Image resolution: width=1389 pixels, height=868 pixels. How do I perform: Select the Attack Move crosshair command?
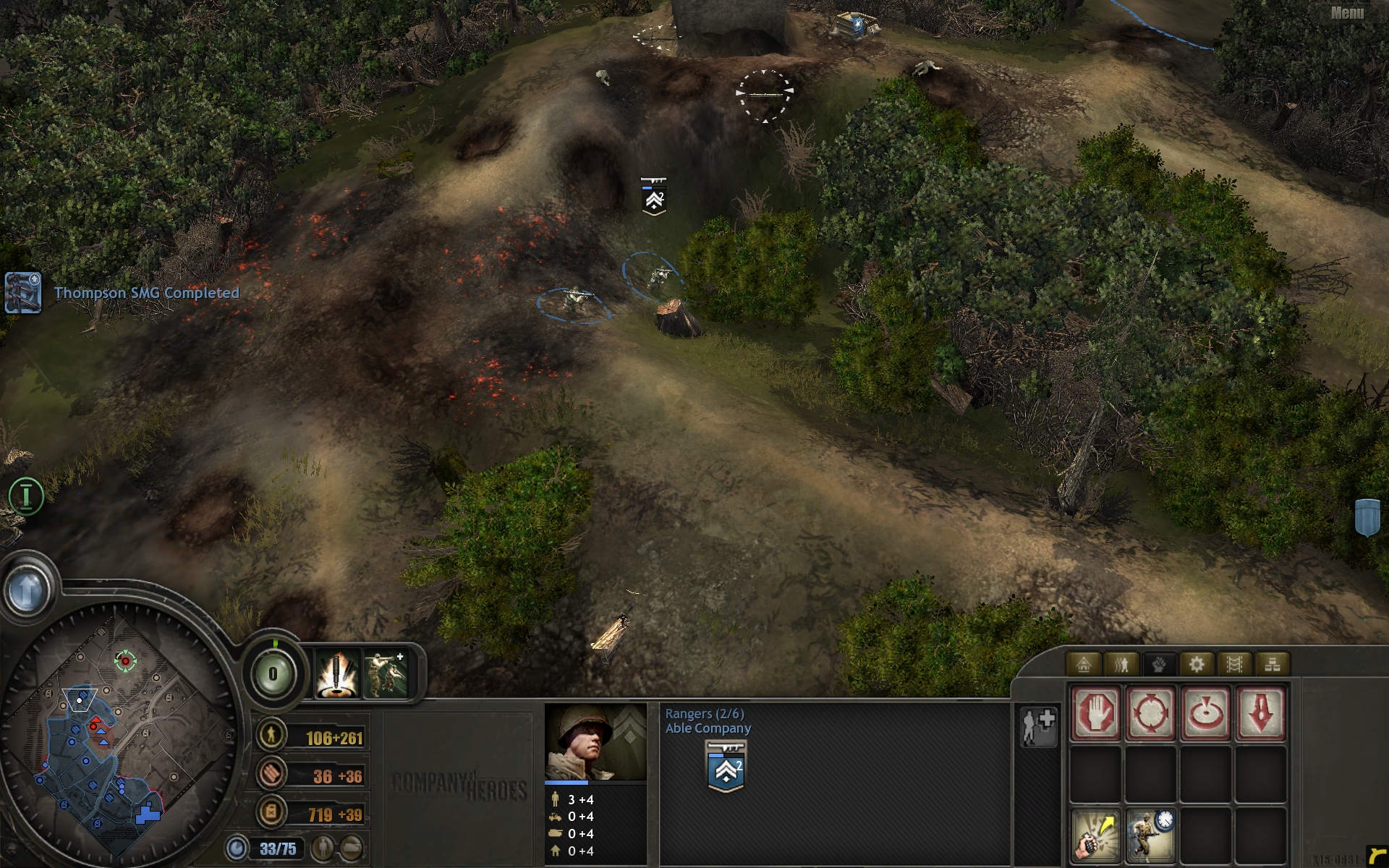point(1150,714)
